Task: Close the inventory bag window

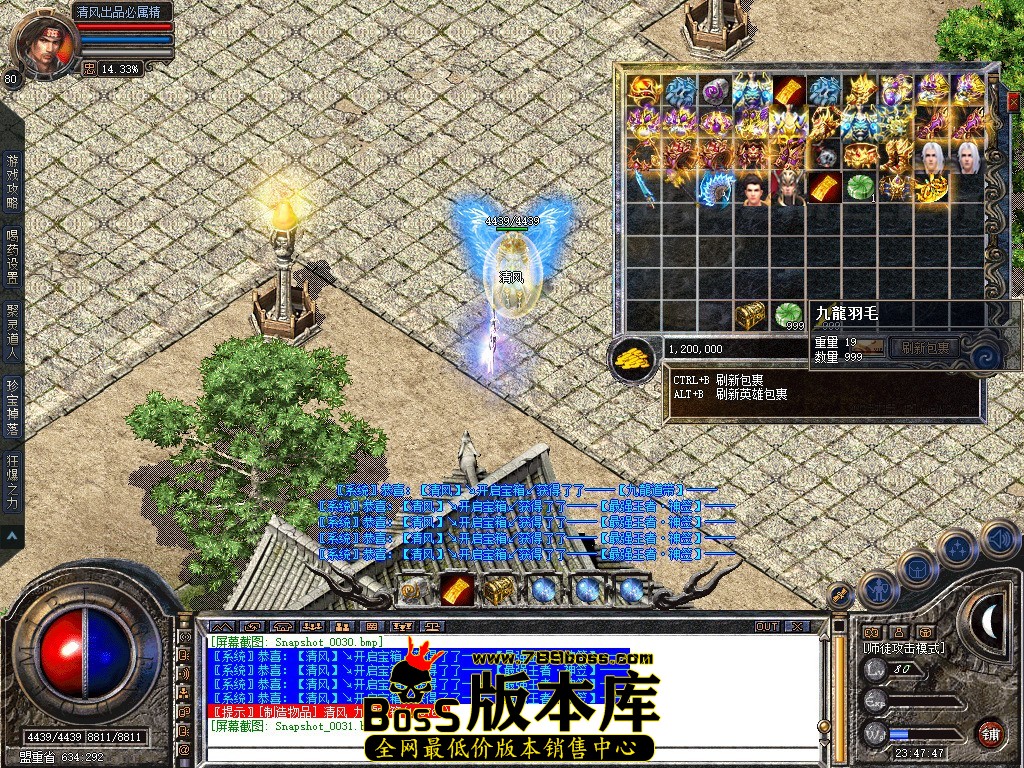Action: [1013, 101]
